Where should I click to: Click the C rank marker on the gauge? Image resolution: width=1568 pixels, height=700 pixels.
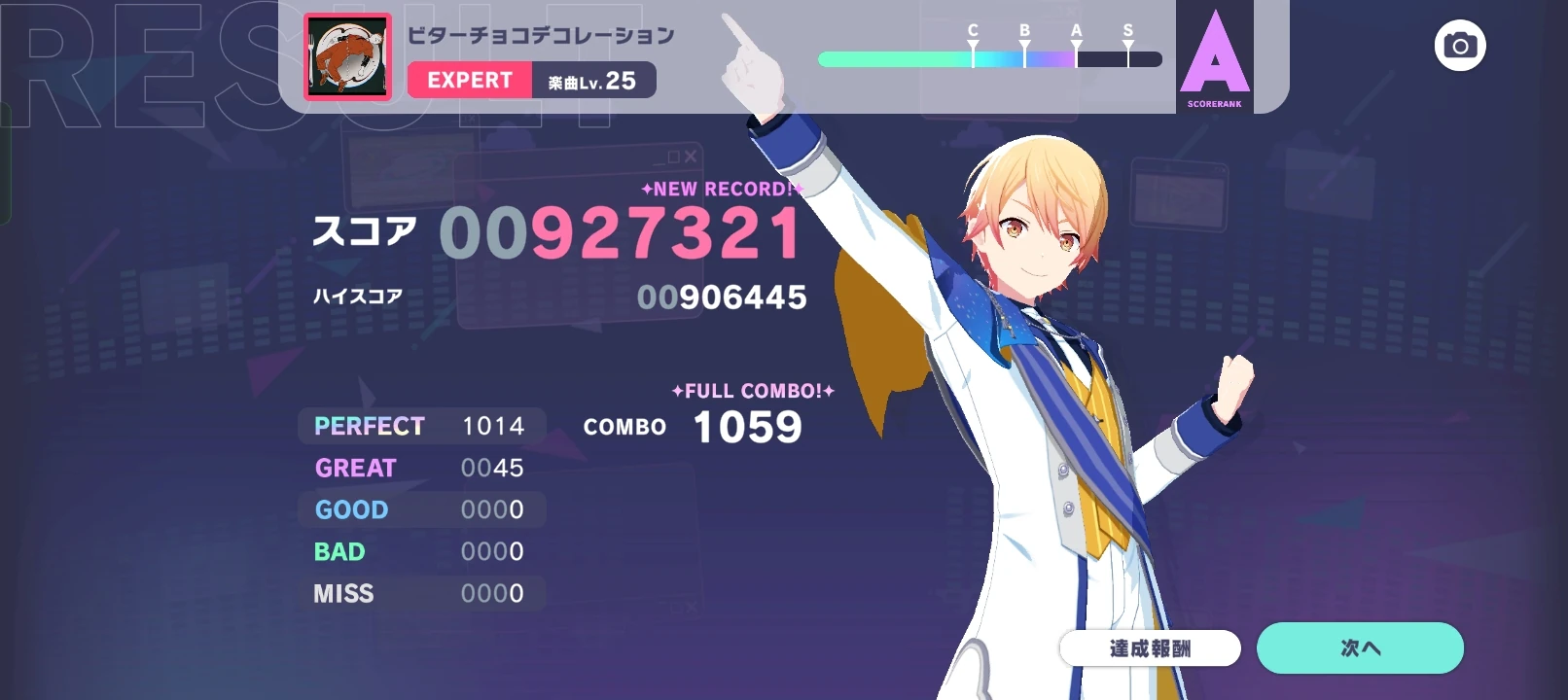pos(971,45)
